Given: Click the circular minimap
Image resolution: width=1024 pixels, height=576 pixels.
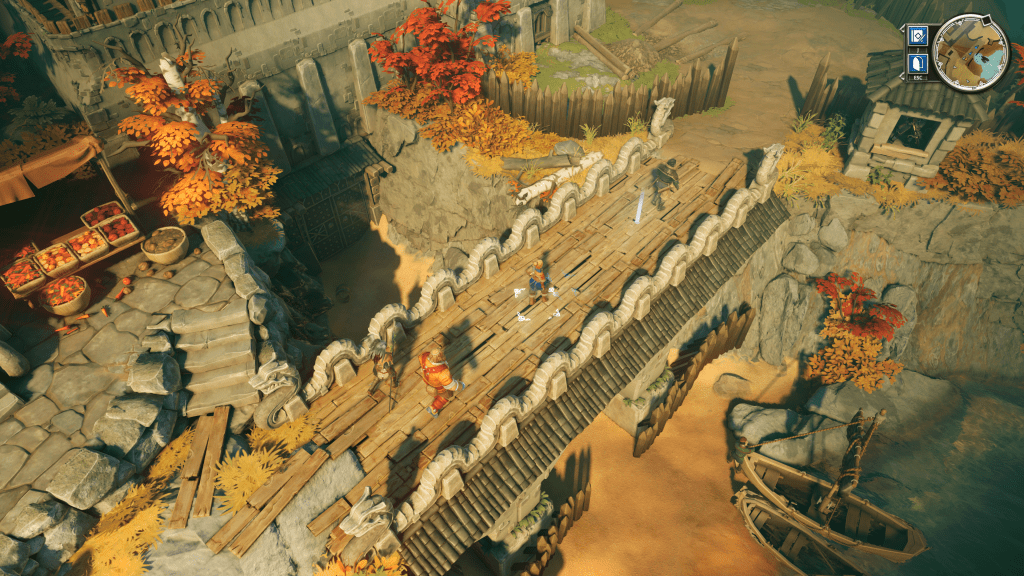Looking at the screenshot, I should point(970,51).
